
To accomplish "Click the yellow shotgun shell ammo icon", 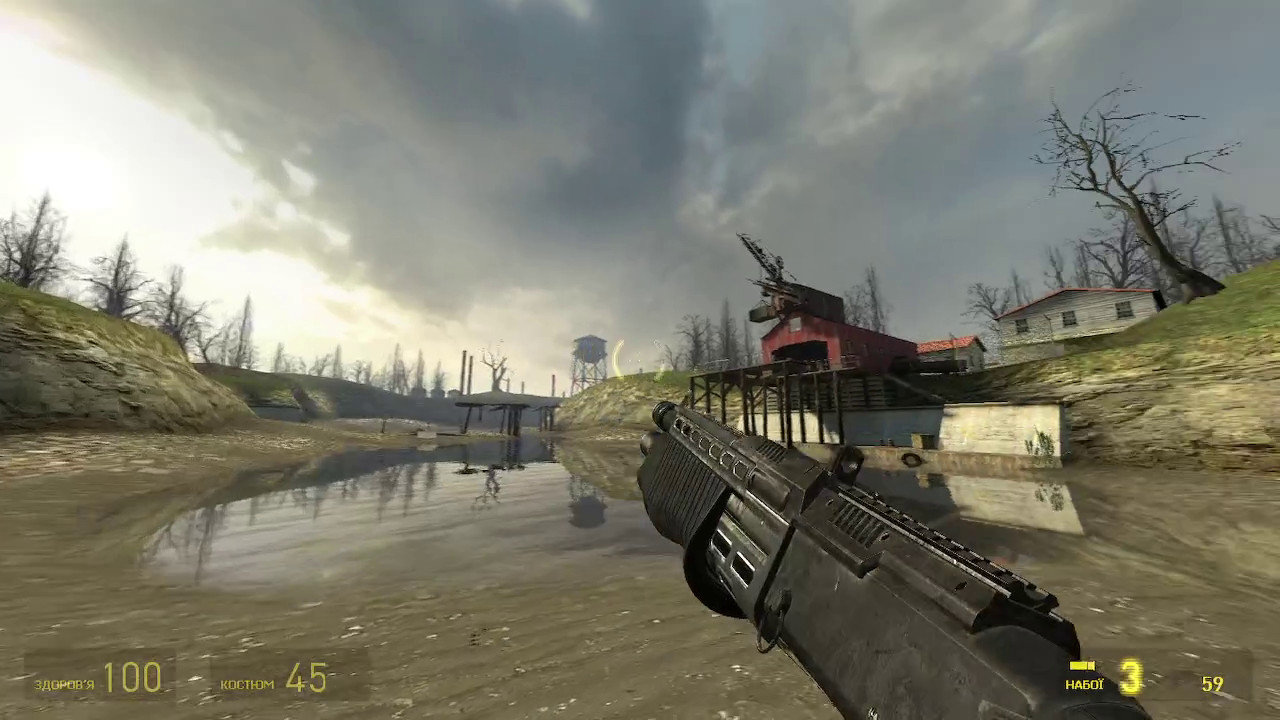I will 1080,667.
